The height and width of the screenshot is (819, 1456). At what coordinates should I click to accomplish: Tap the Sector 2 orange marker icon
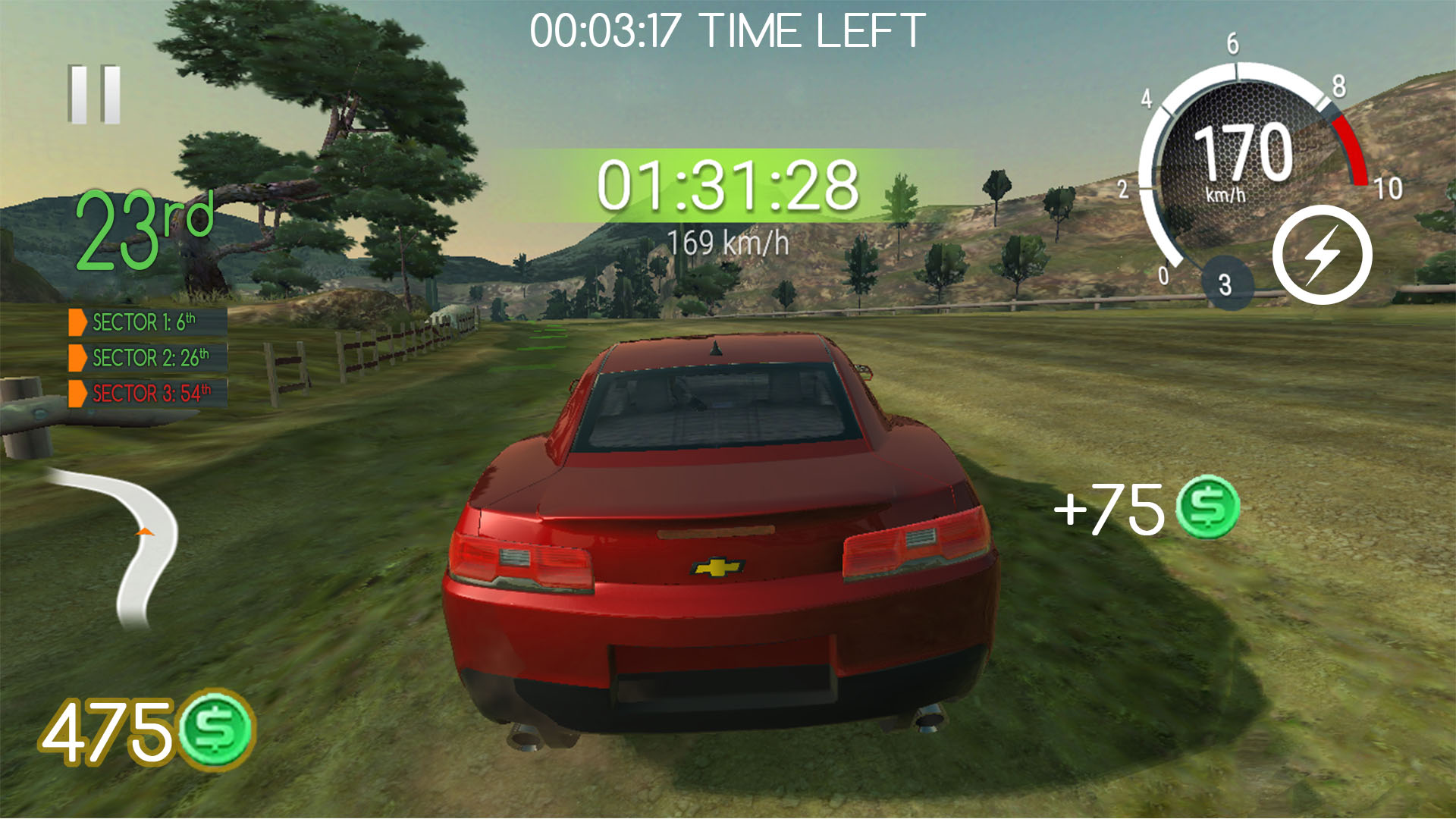pos(78,358)
